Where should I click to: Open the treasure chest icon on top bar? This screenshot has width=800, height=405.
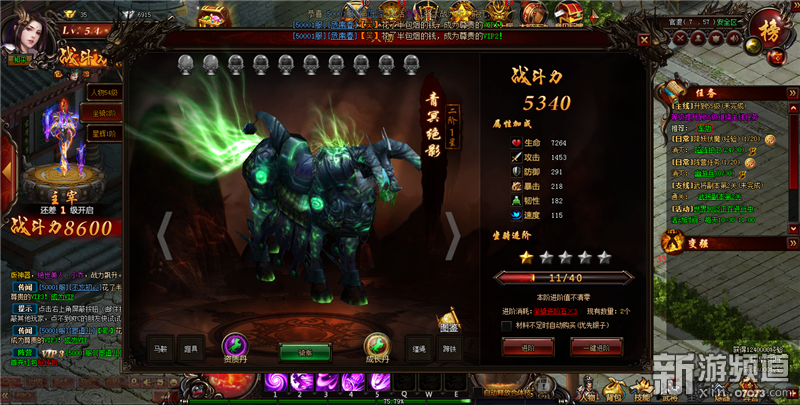tap(211, 17)
